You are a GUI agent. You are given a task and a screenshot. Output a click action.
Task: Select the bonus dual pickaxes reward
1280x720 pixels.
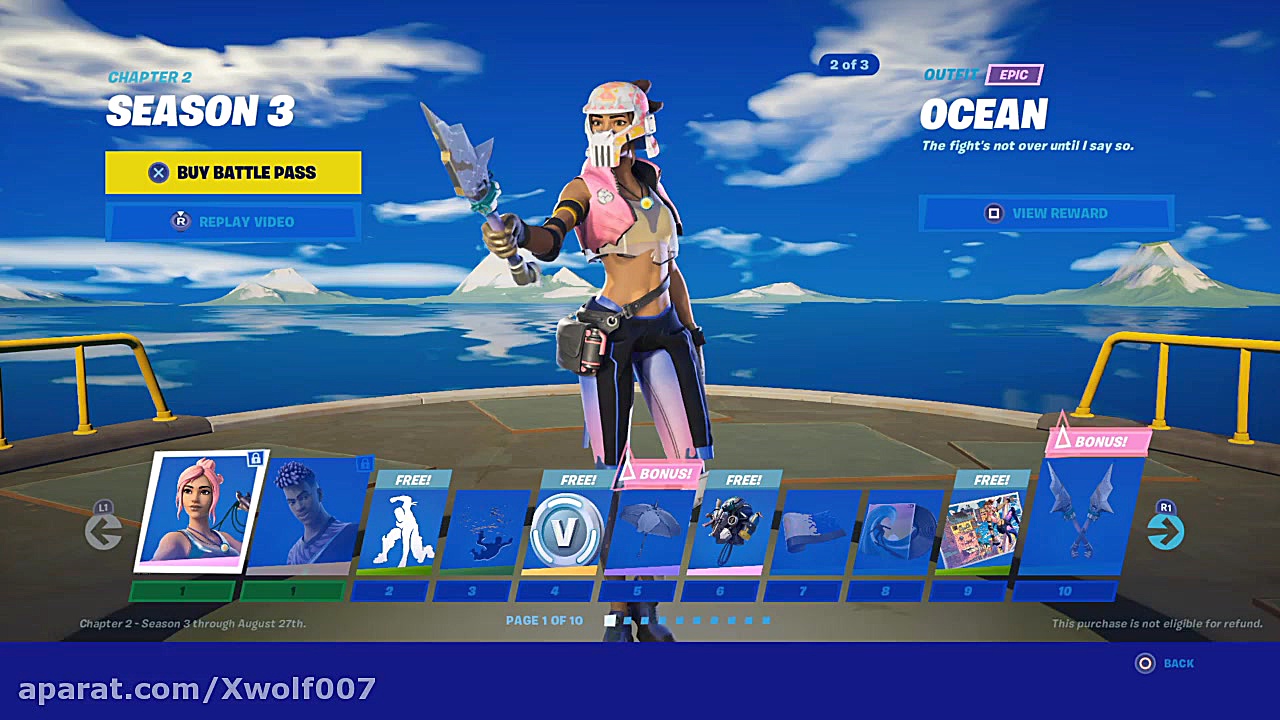pos(1083,515)
